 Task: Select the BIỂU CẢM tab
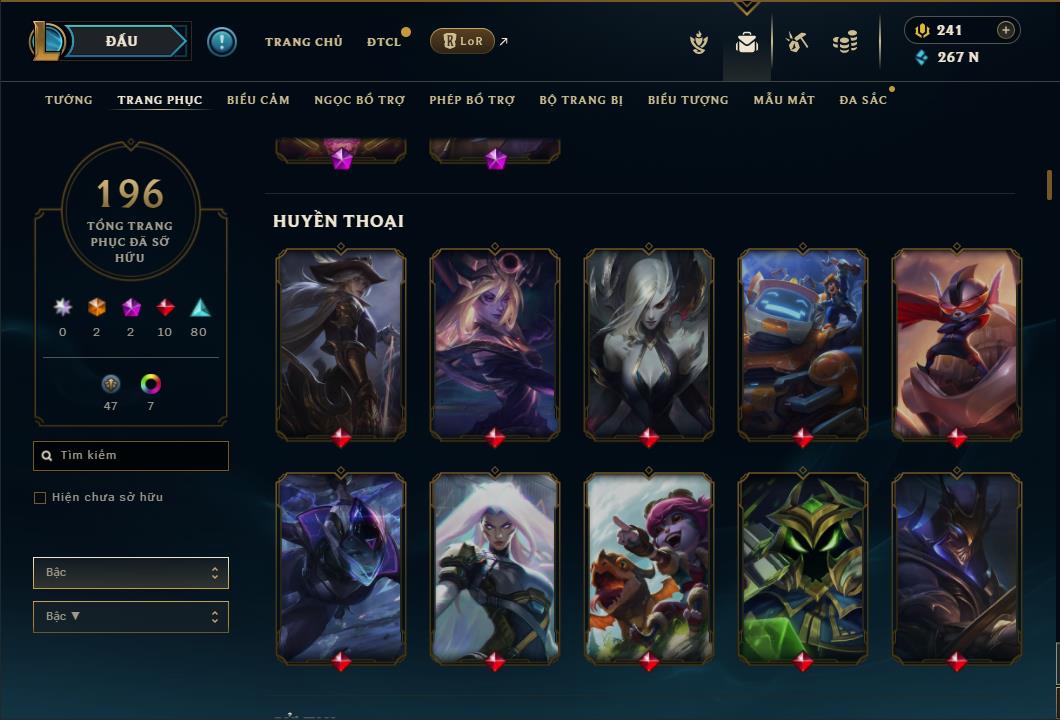click(258, 100)
